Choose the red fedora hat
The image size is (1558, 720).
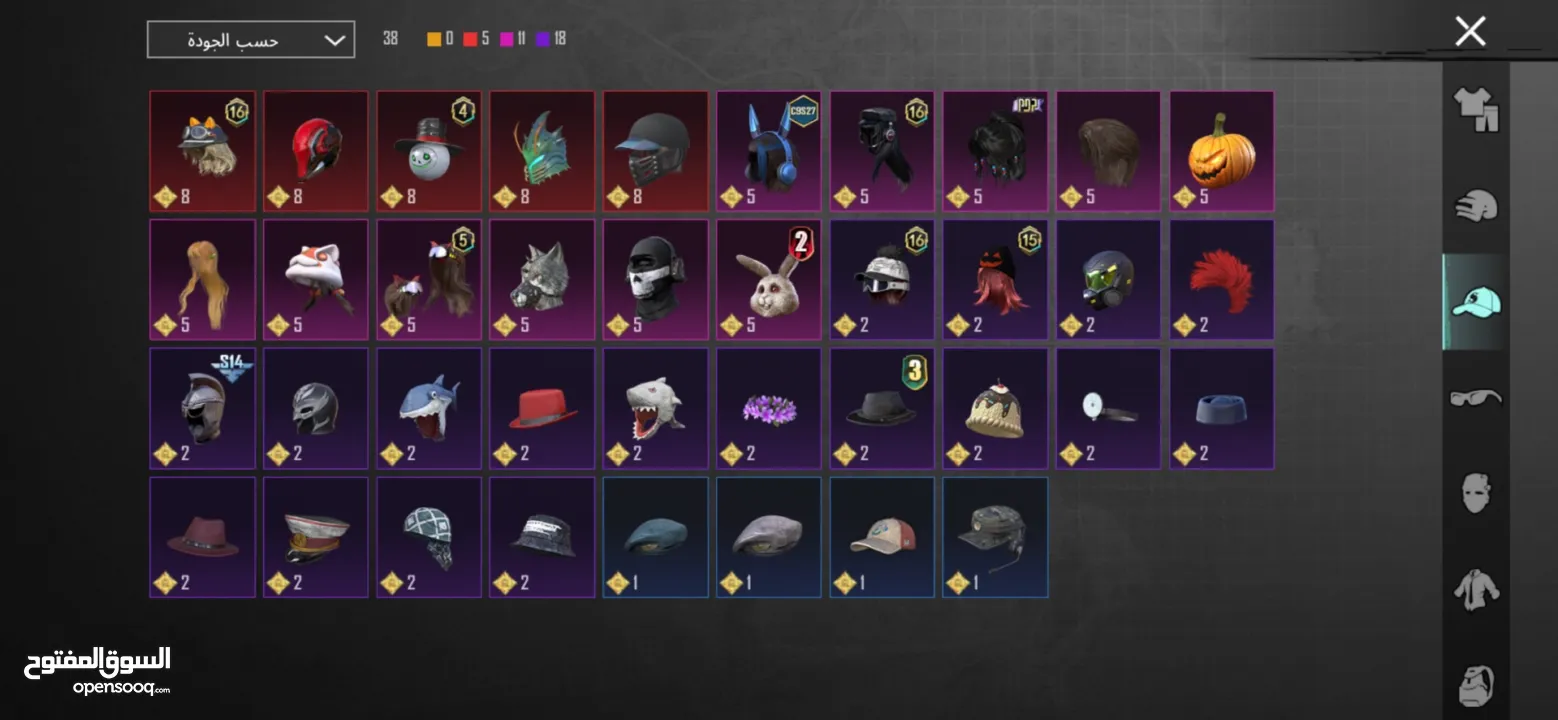542,409
